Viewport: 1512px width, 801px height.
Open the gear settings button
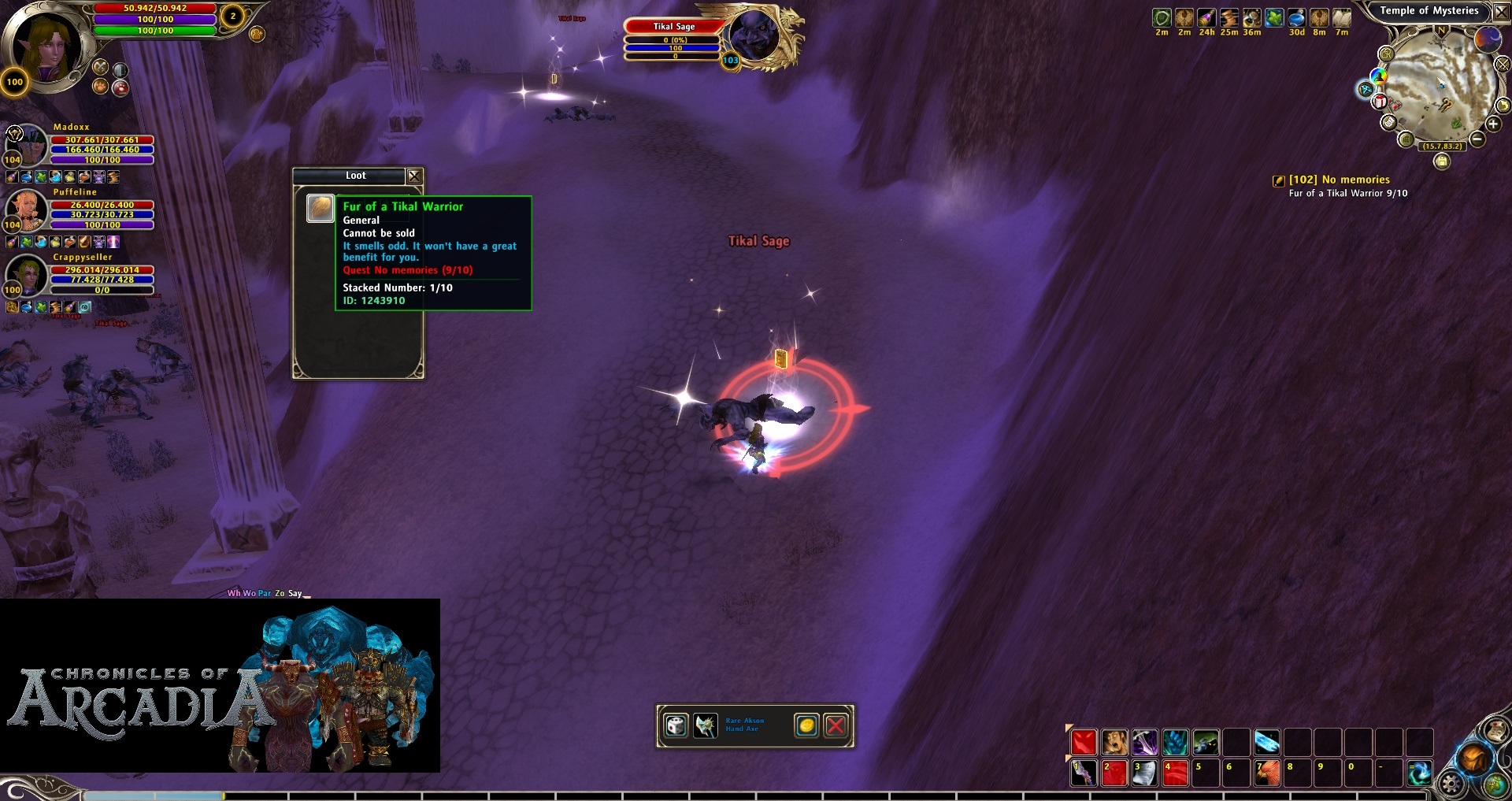1451,783
